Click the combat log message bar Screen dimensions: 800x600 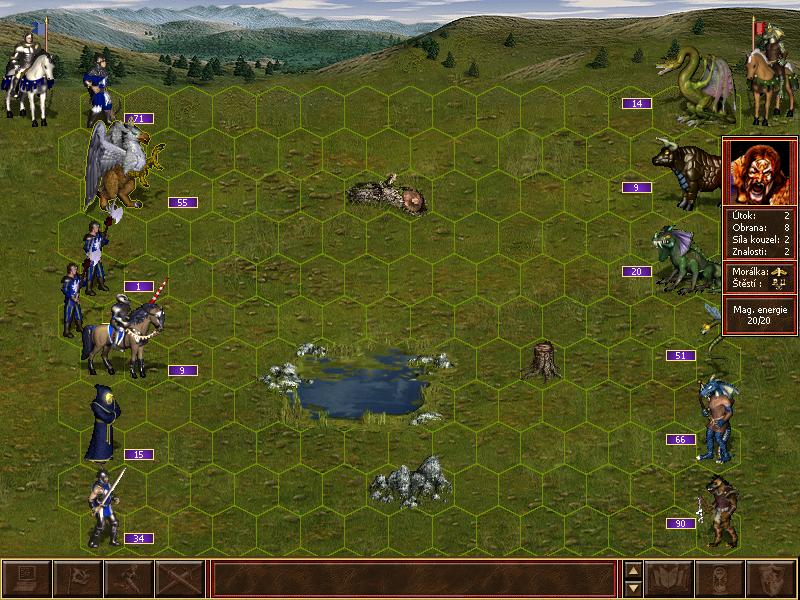click(x=413, y=579)
